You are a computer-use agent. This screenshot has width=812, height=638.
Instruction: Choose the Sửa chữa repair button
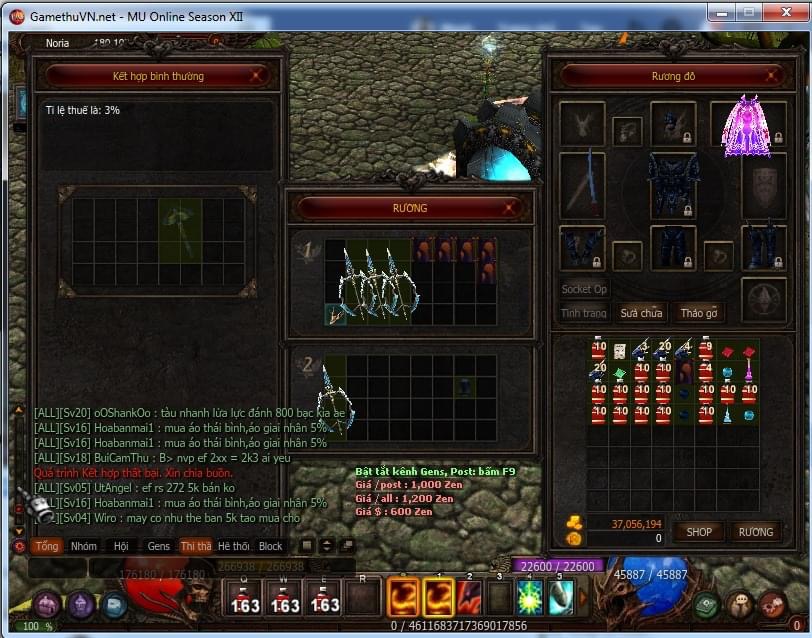pyautogui.click(x=640, y=313)
